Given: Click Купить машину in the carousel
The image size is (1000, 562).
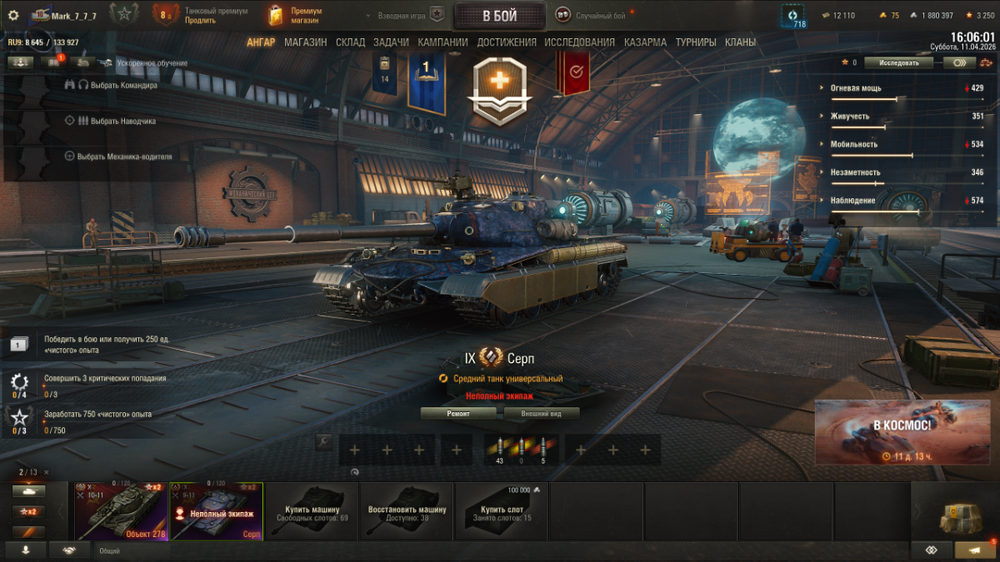Looking at the screenshot, I should point(311,511).
